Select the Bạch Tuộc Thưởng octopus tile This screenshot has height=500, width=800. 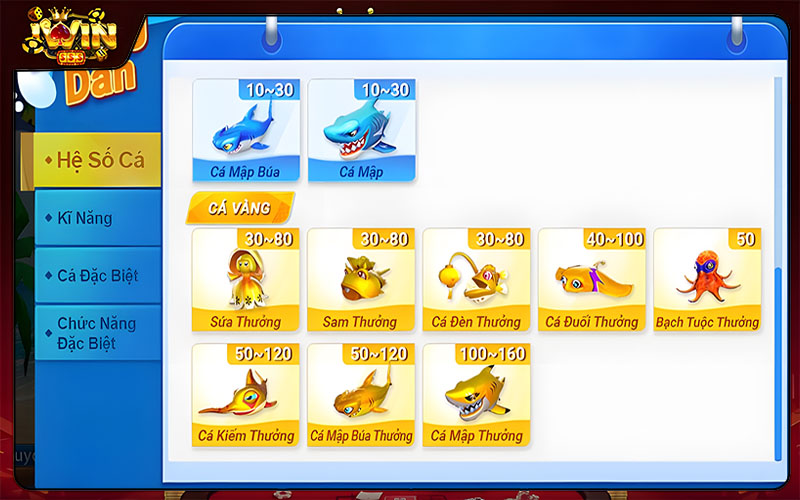coord(707,280)
